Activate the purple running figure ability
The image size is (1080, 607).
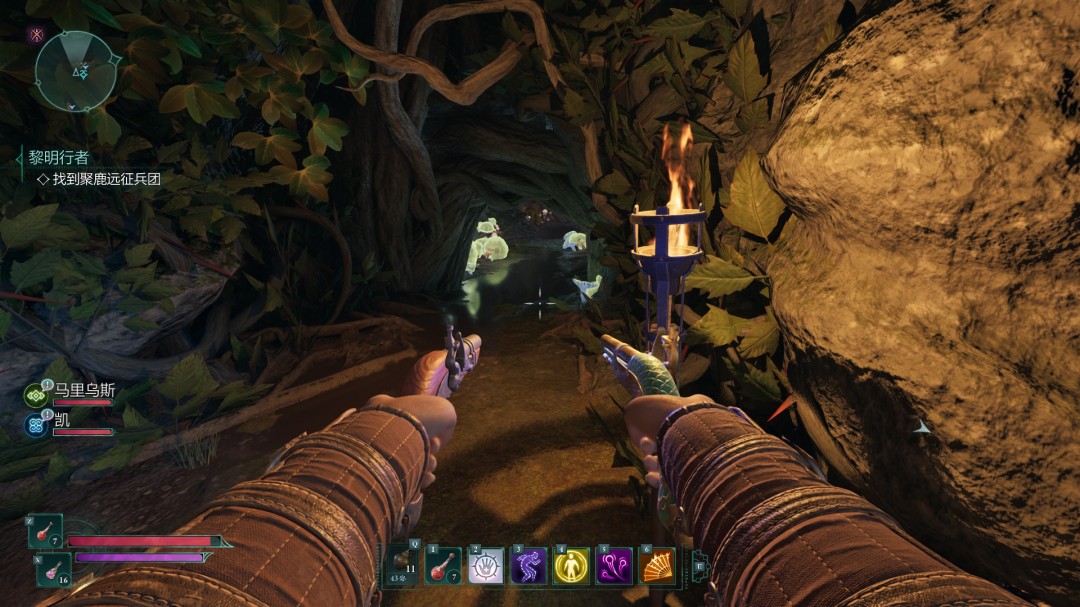pyautogui.click(x=528, y=566)
